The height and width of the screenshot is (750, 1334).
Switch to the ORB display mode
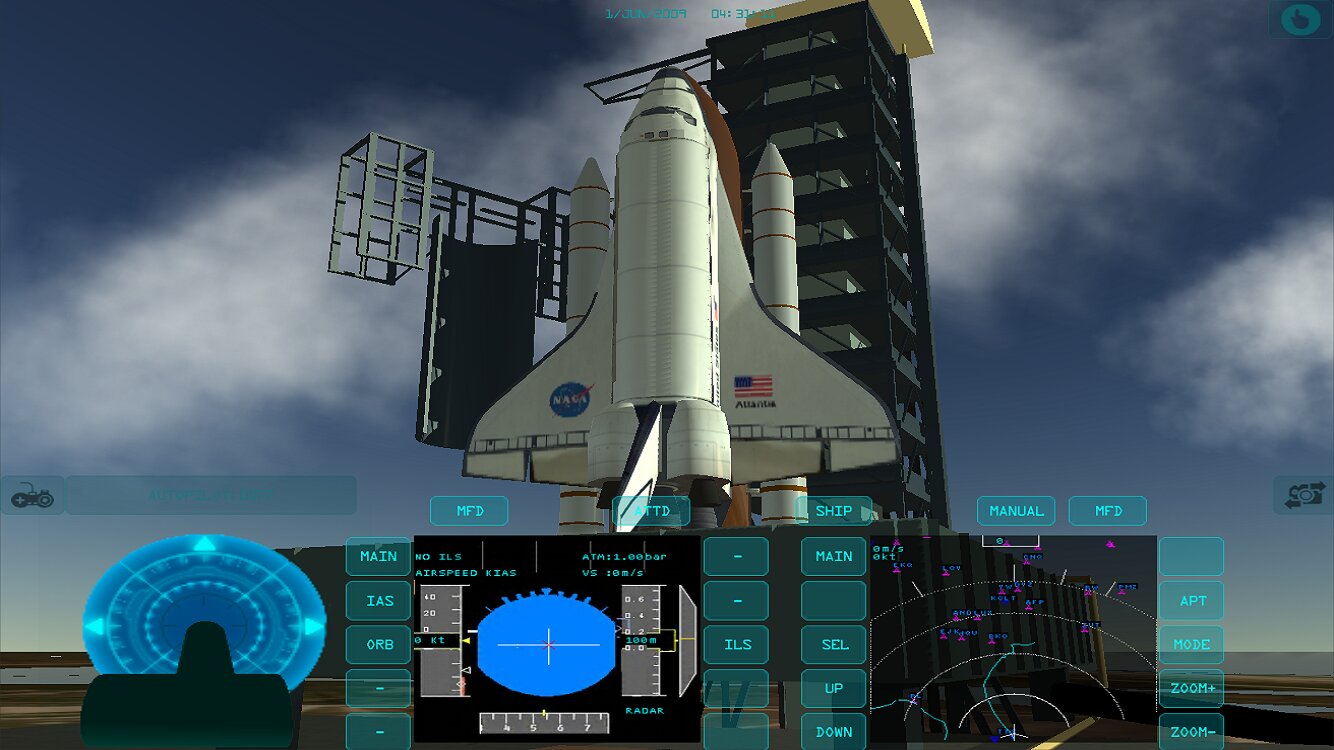379,645
